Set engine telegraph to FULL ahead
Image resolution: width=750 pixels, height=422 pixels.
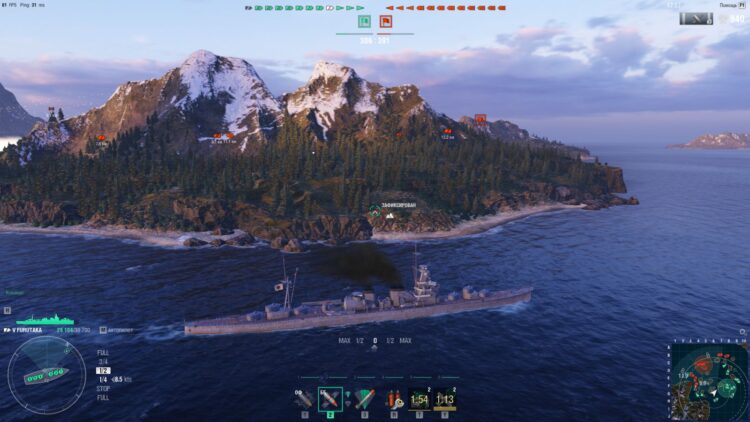click(103, 353)
